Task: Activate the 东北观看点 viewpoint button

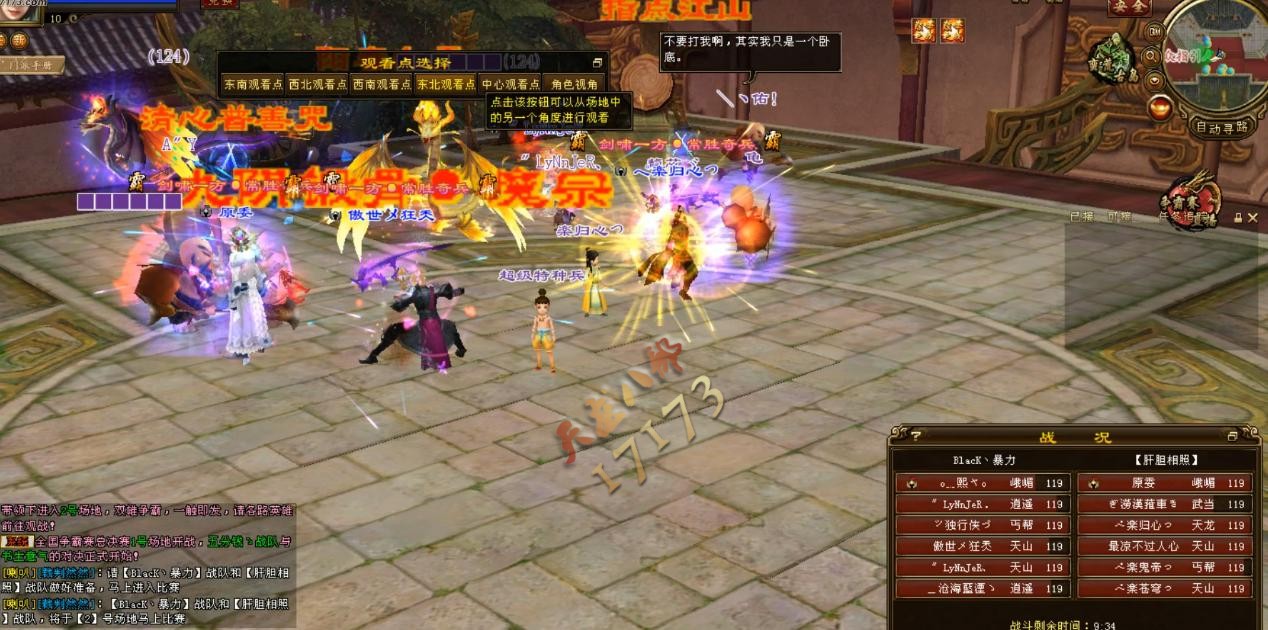Action: 446,85
